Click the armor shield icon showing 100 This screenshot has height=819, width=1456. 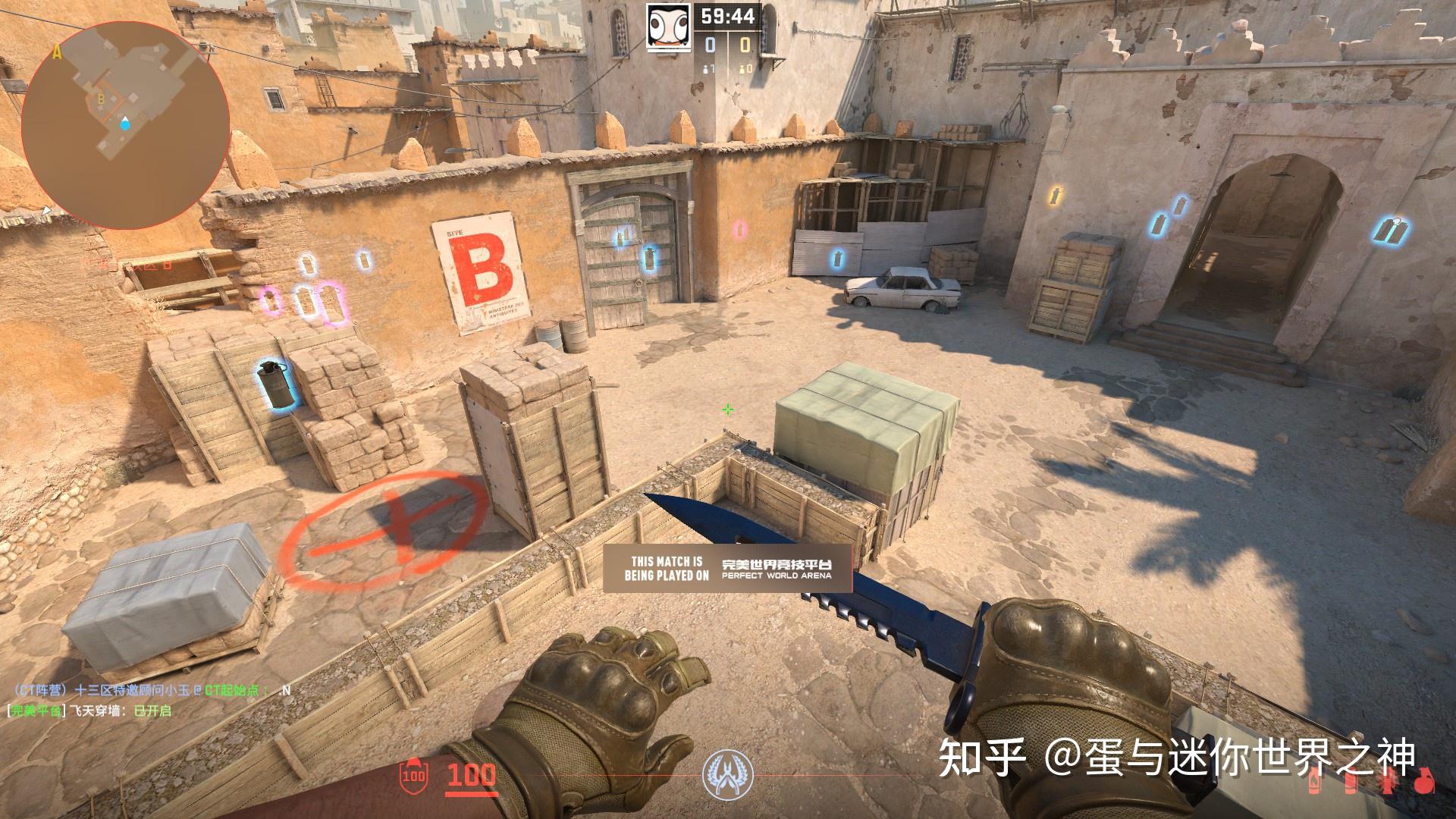413,777
